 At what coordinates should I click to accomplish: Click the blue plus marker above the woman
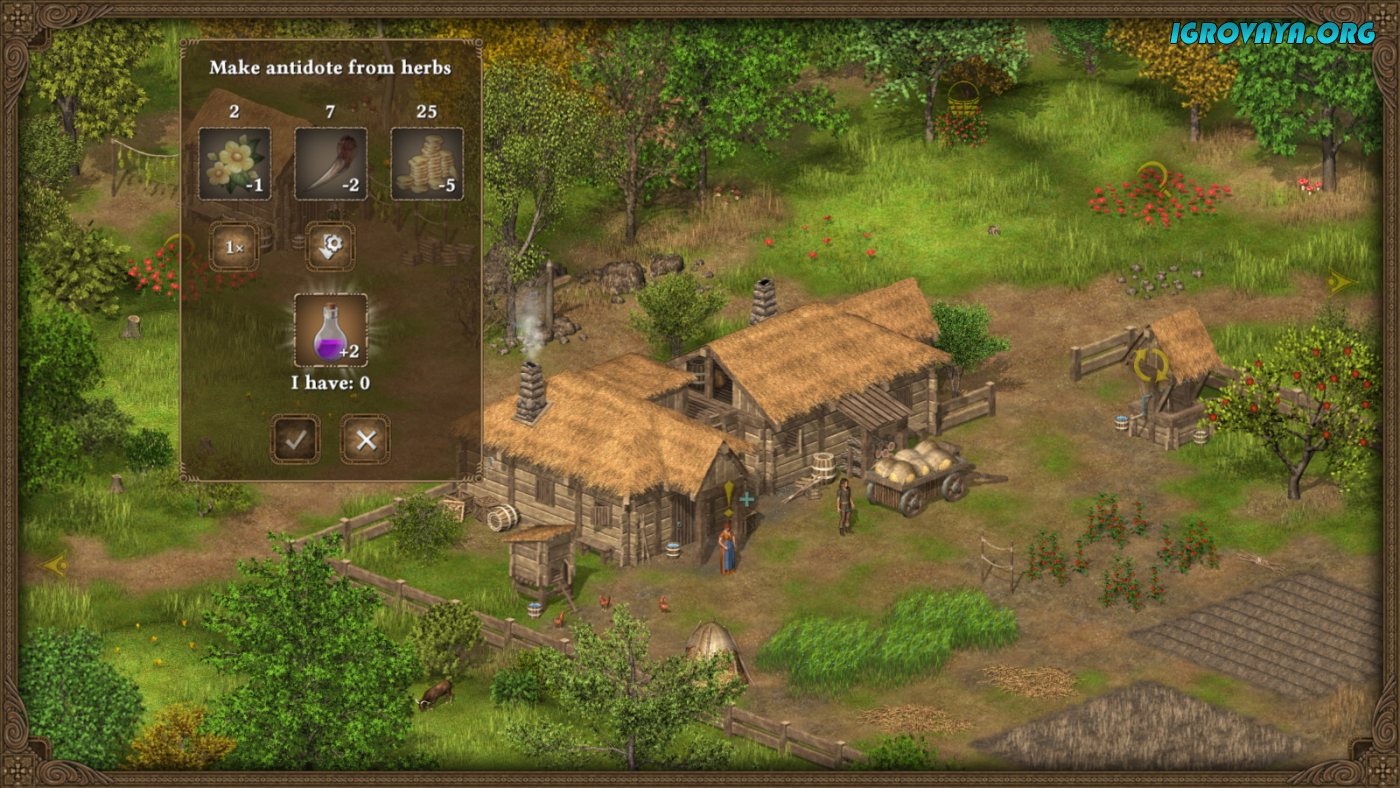[746, 499]
